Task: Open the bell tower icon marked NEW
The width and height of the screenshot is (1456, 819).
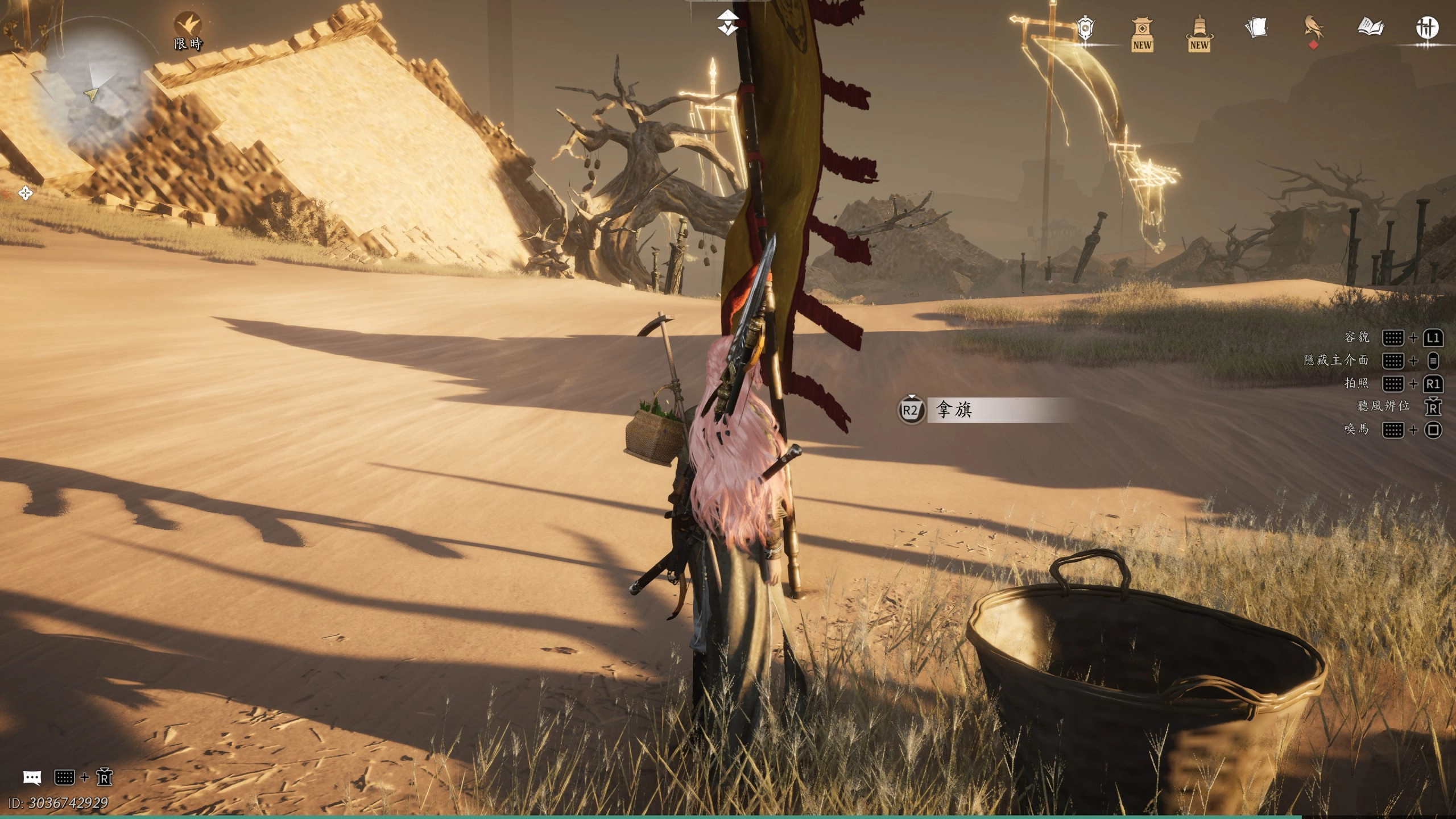Action: pyautogui.click(x=1199, y=33)
